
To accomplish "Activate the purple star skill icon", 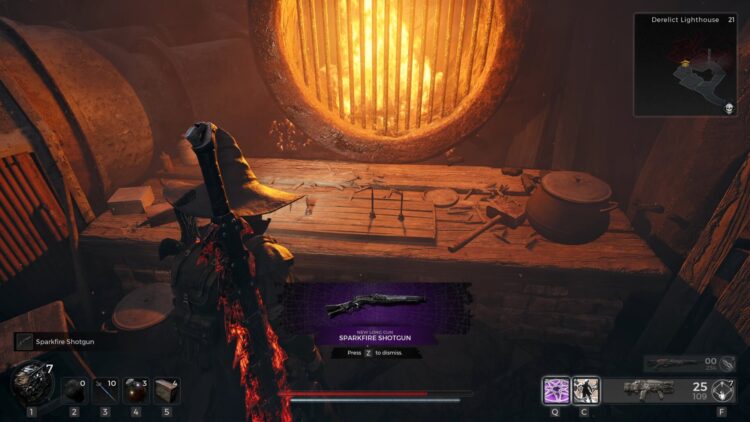I will tap(556, 390).
